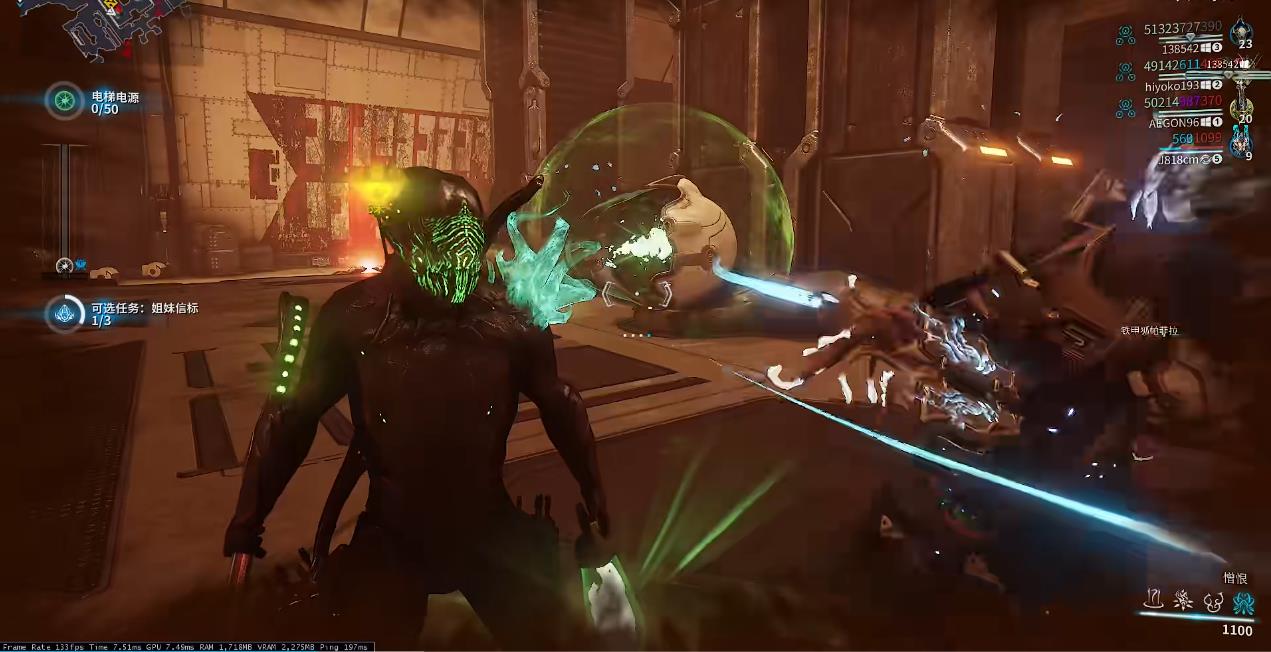Select squad member 138542 in squad list

[x=1180, y=48]
